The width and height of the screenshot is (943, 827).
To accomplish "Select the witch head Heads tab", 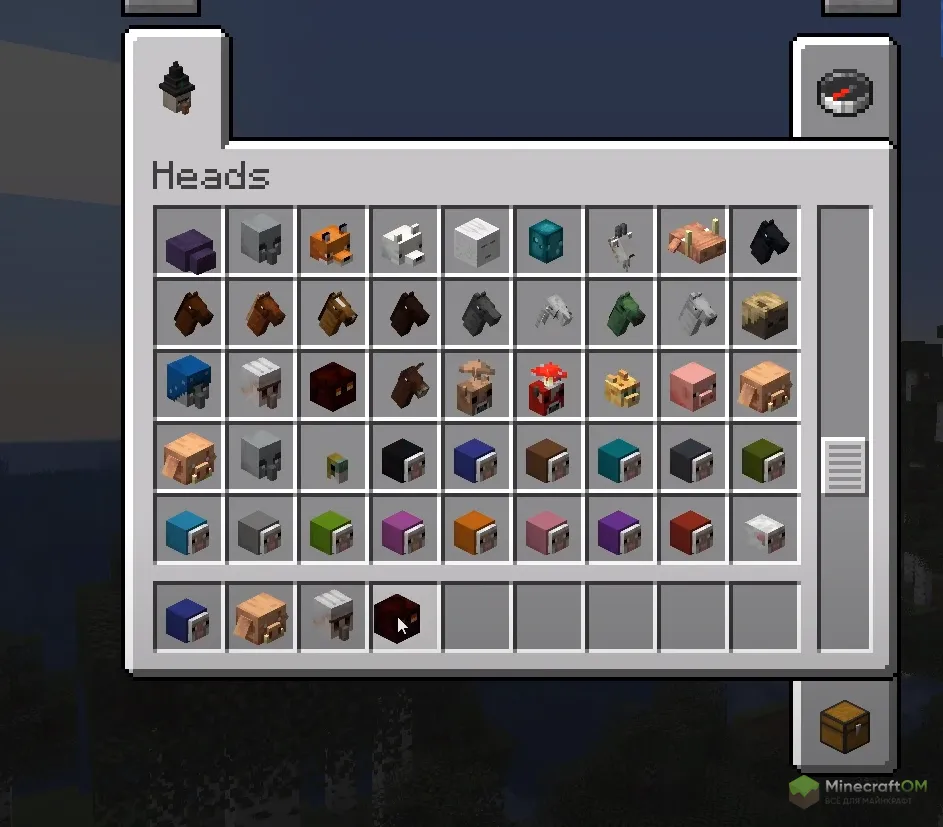I will click(x=177, y=90).
